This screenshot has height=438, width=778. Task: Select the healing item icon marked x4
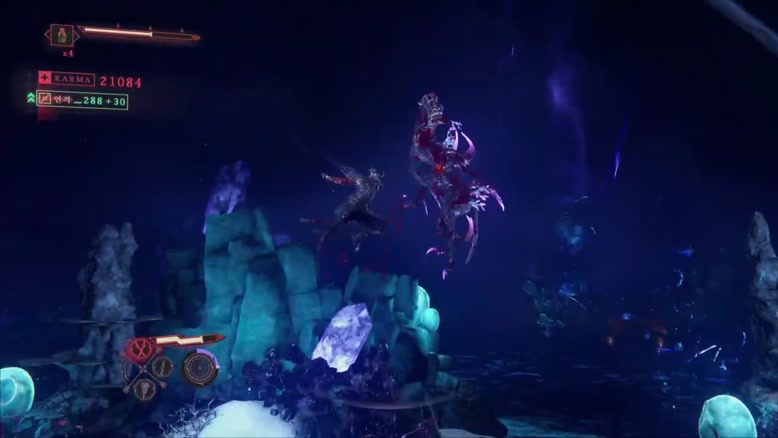point(62,35)
